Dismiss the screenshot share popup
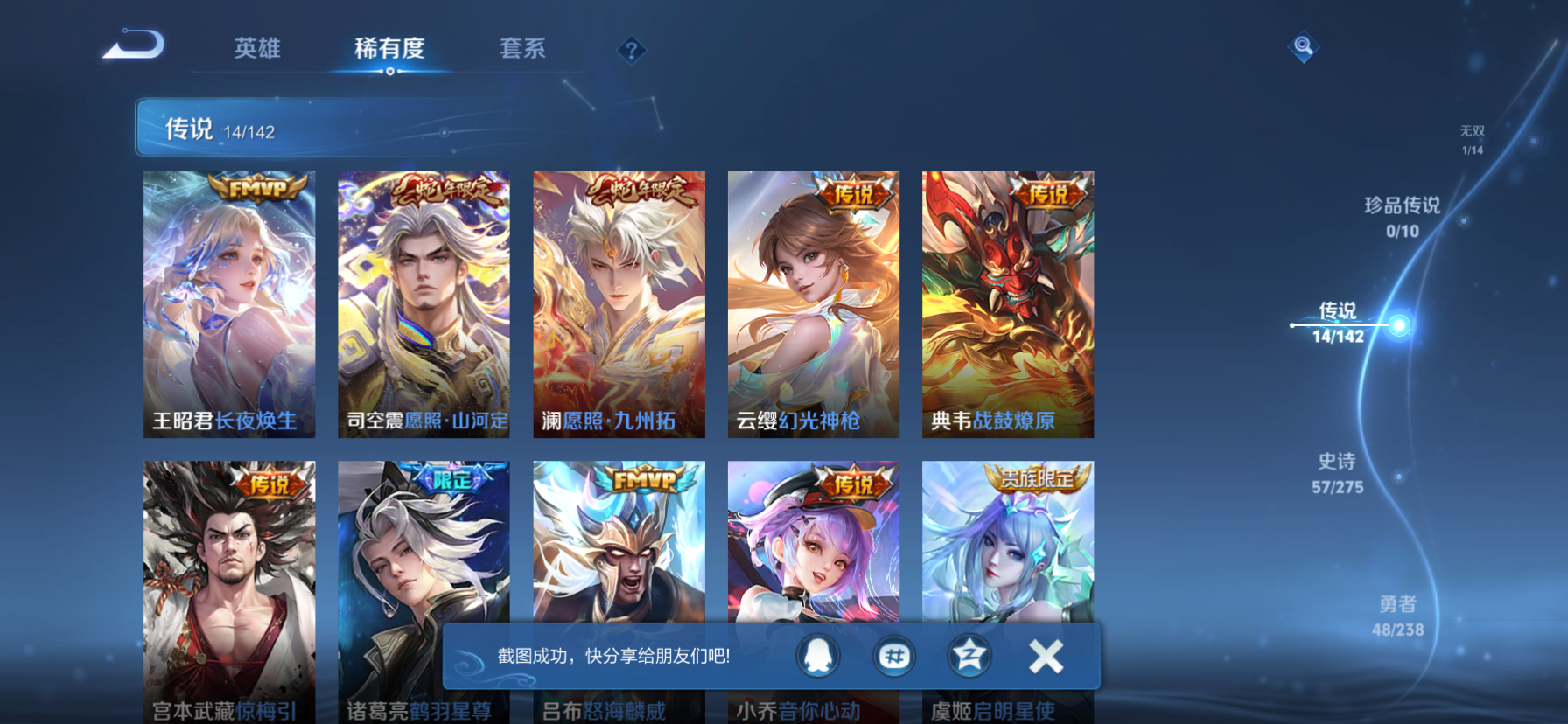This screenshot has height=724, width=1568. [x=1044, y=657]
